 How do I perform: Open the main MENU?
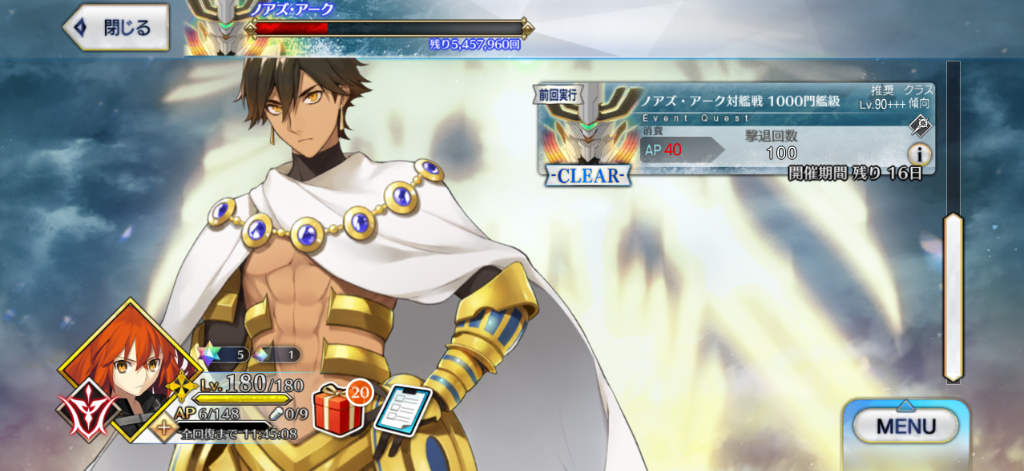coord(905,426)
